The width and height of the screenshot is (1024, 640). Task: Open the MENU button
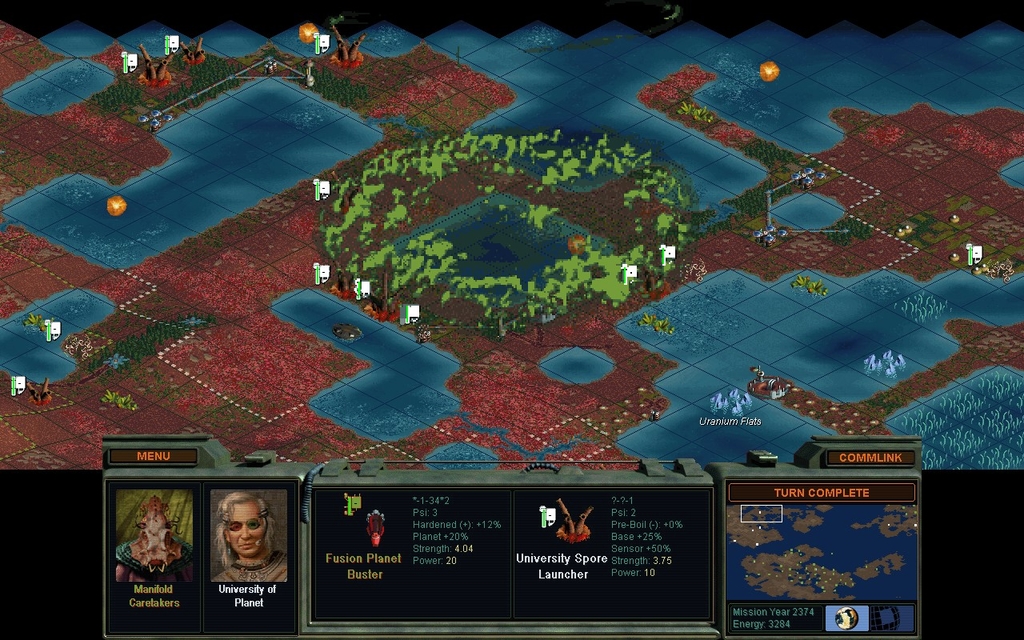[153, 457]
